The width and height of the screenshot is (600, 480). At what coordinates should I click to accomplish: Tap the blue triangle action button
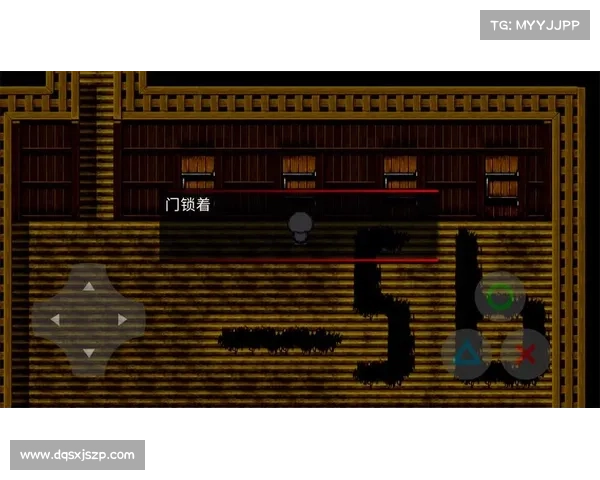[466, 353]
